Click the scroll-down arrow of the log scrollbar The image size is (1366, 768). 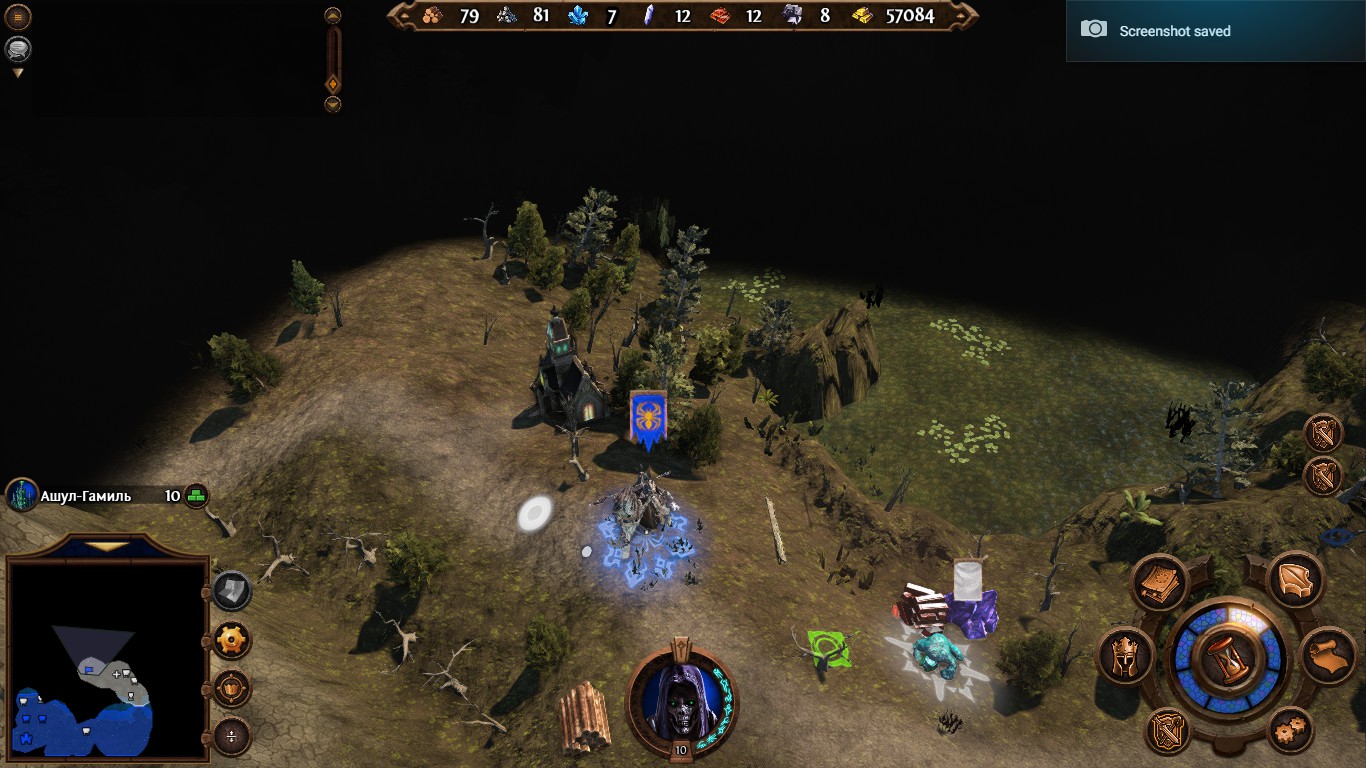coord(333,104)
